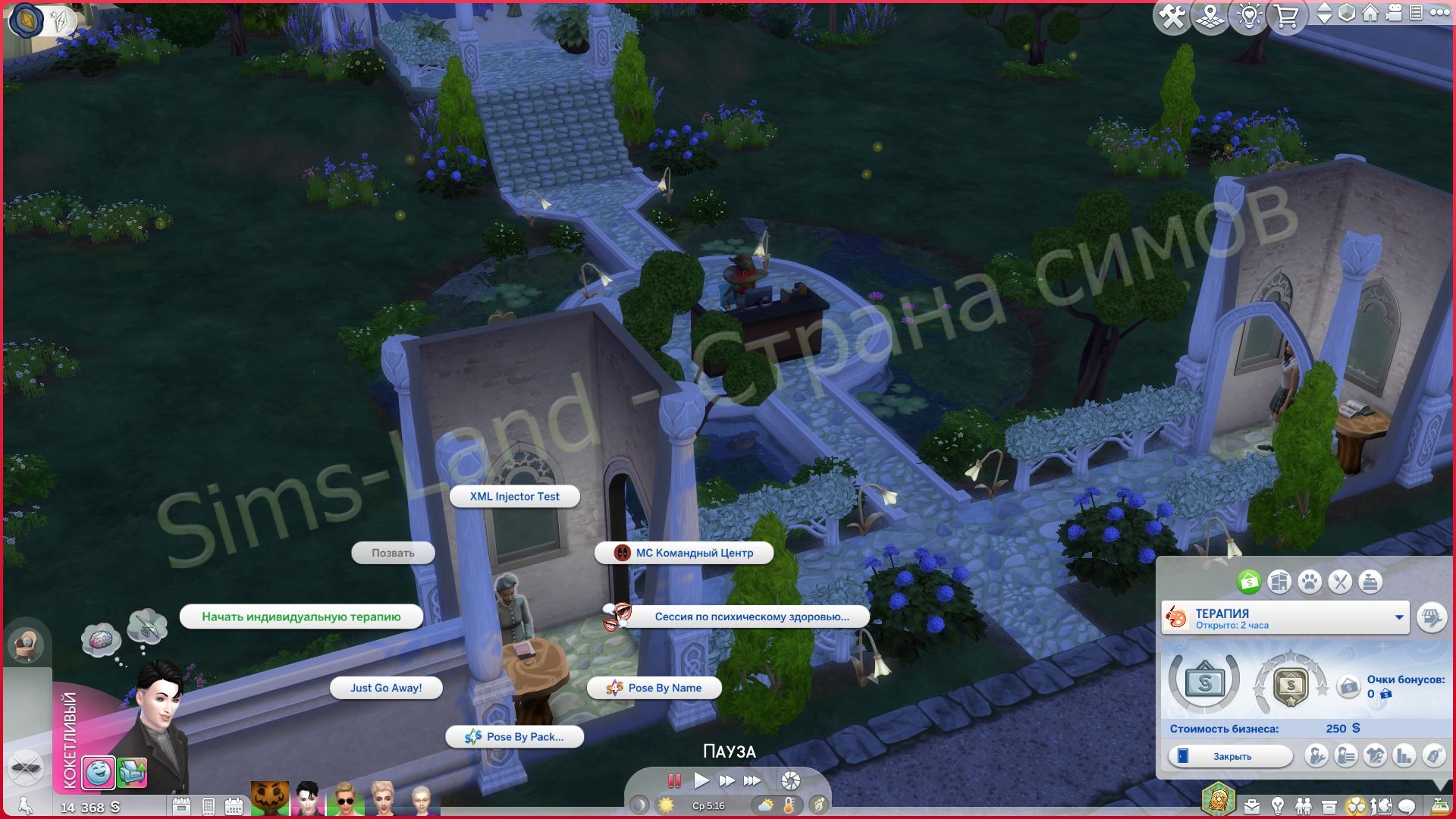Select the video camera capture icon
Viewport: 1456px width, 819px height.
1393,13
